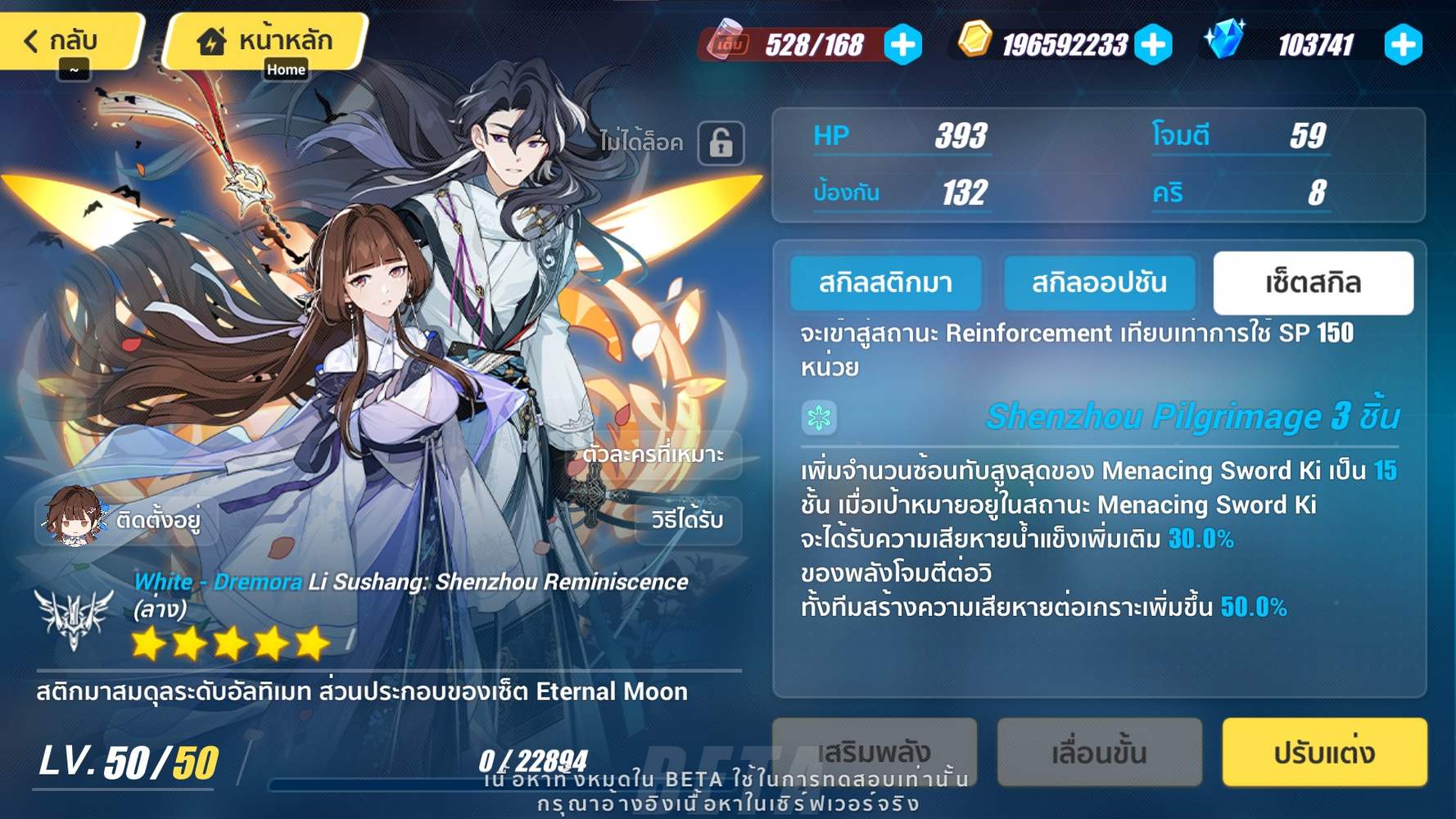Tap วิธีได้รับ to see how to obtain
The width and height of the screenshot is (1456, 819).
(x=688, y=521)
